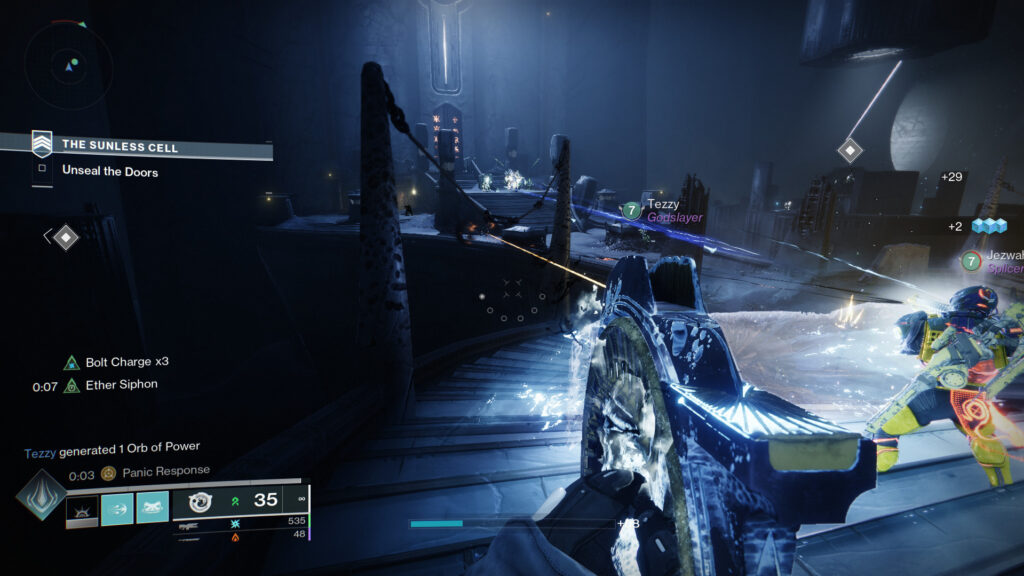The height and width of the screenshot is (576, 1024).
Task: Click the circular radar in the corner
Action: coord(69,66)
